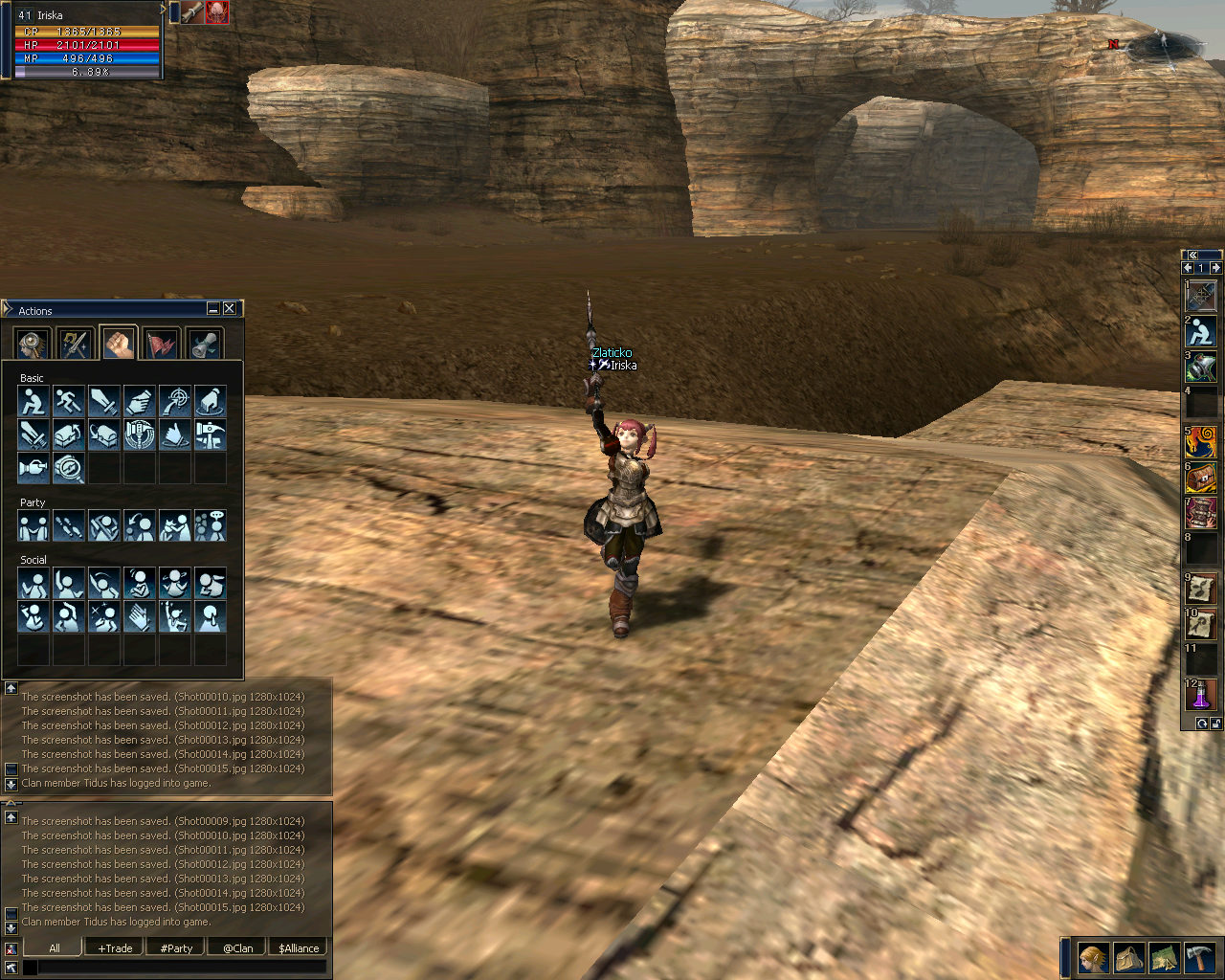Viewport: 1225px width, 980px height.
Task: Open the inventory bag menu icon
Action: click(1128, 957)
